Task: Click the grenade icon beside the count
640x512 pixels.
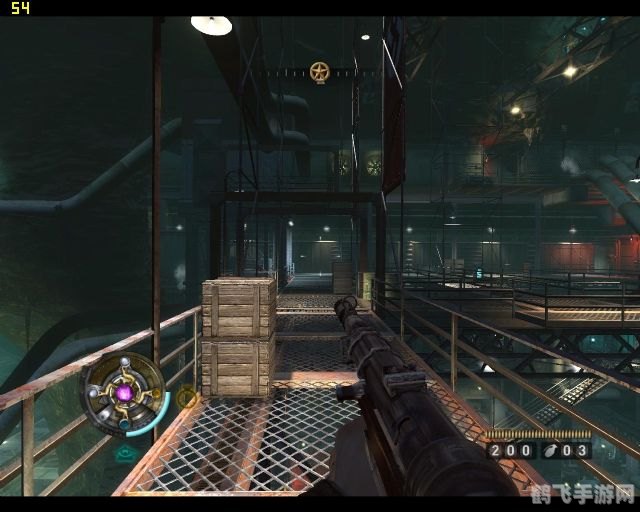Action: pos(551,451)
